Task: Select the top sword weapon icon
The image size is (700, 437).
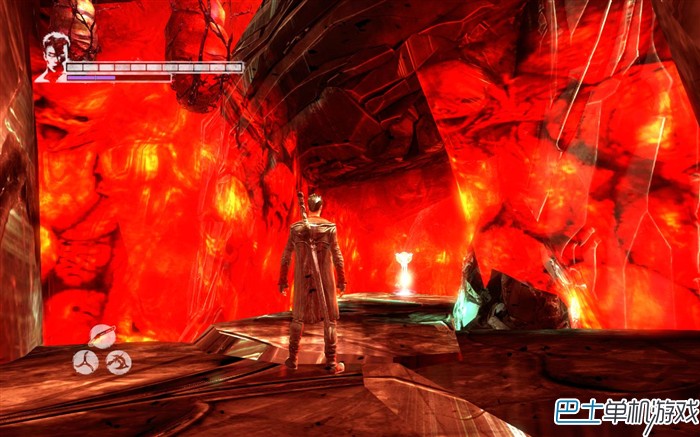Action: point(101,336)
